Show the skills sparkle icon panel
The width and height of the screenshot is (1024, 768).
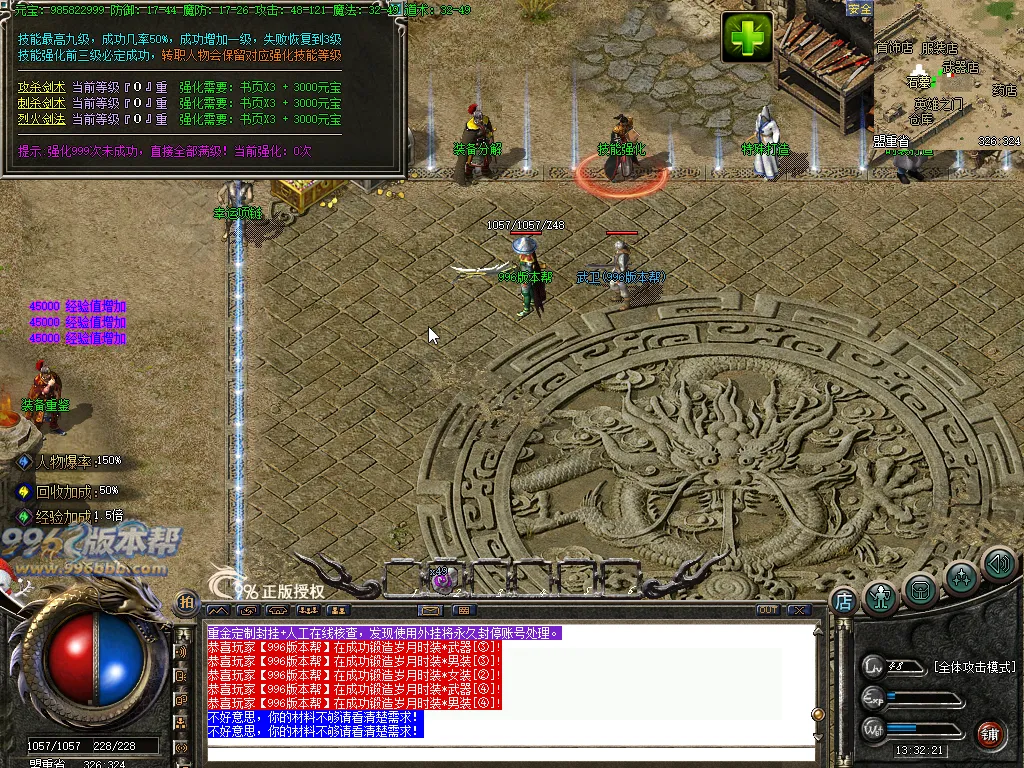pyautogui.click(x=961, y=577)
